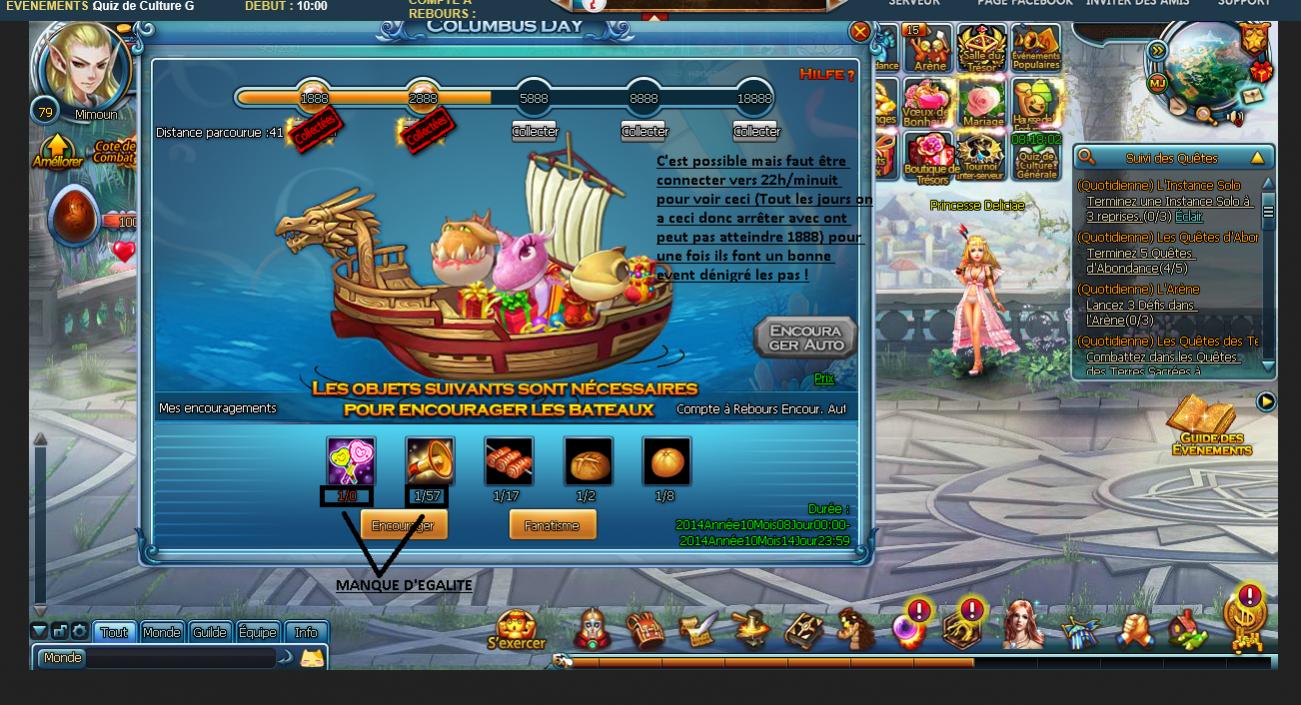Activate Encourager Auto button
Screen dimensions: 1301x705
[x=806, y=338]
